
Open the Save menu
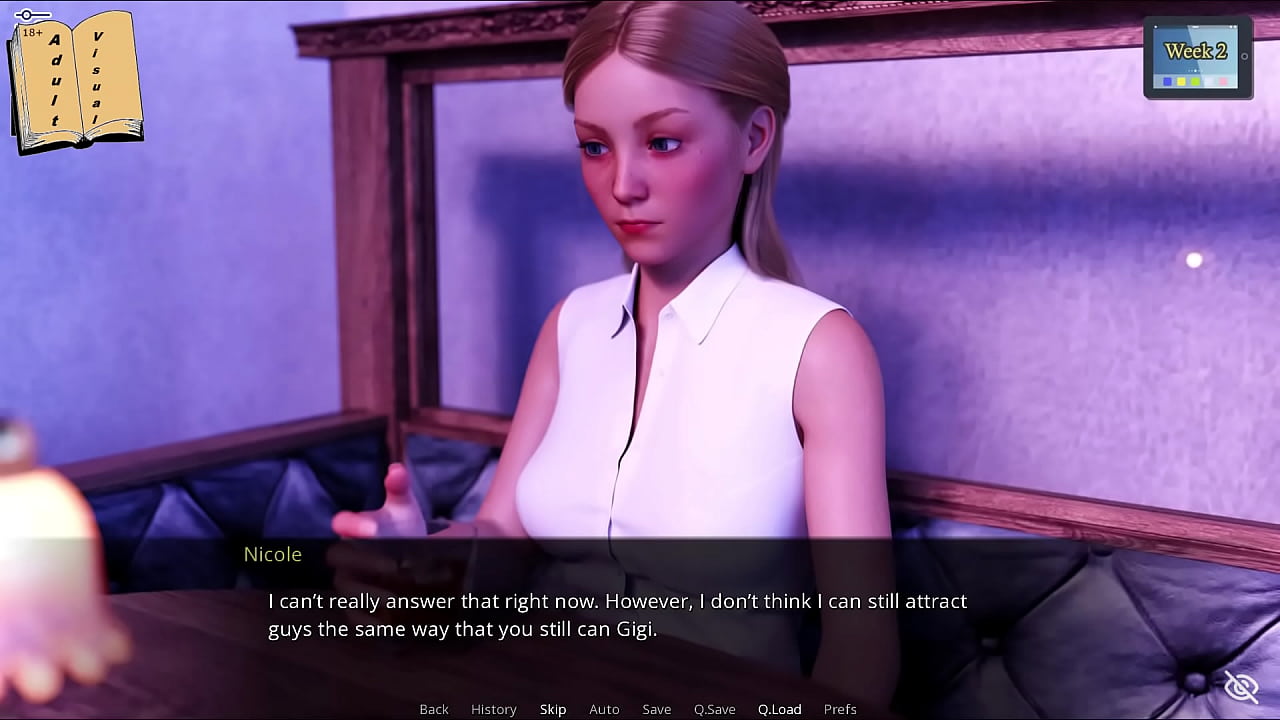[656, 709]
